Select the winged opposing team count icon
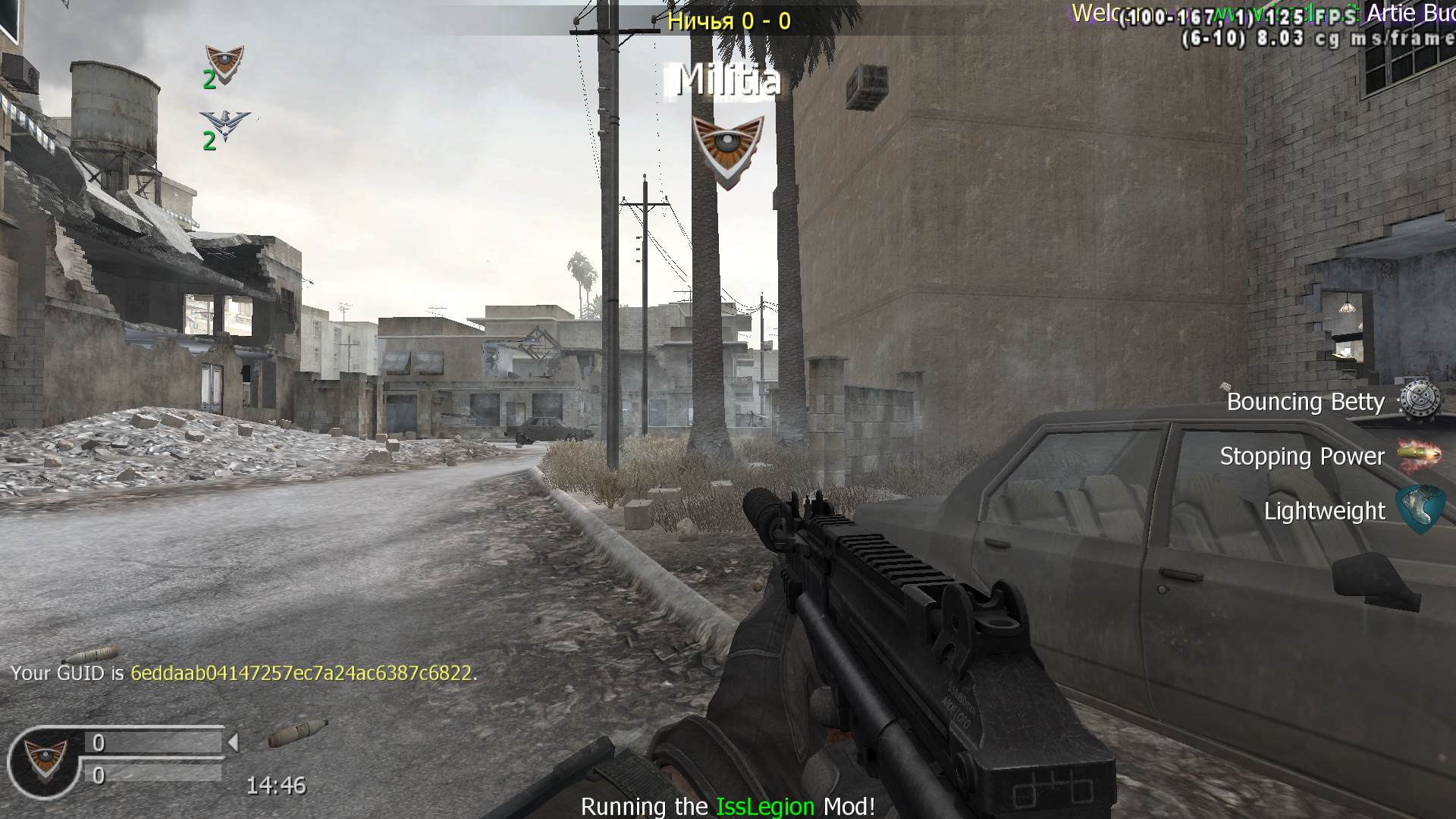Image resolution: width=1456 pixels, height=819 pixels. [x=224, y=126]
